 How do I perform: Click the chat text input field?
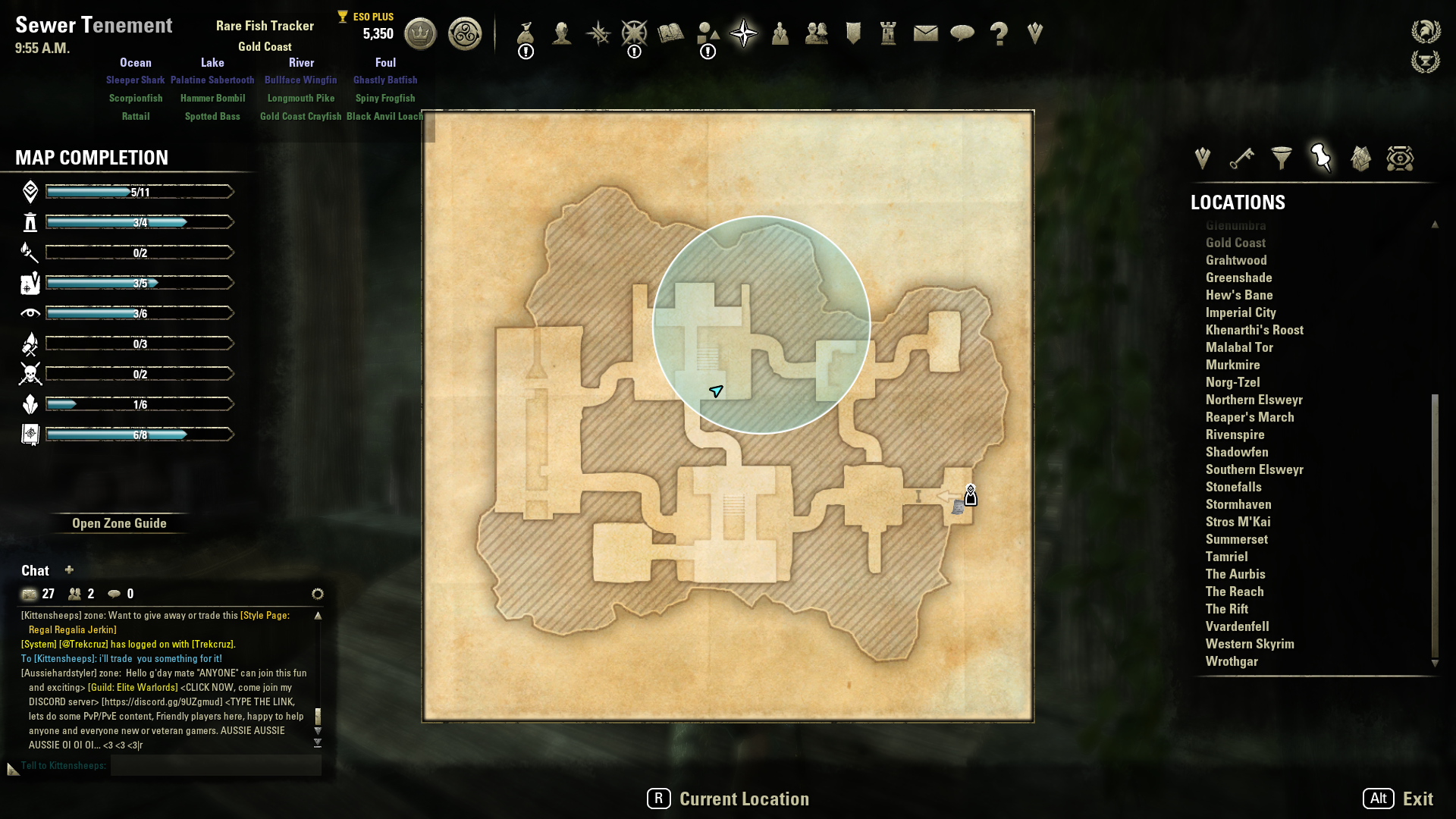[216, 765]
